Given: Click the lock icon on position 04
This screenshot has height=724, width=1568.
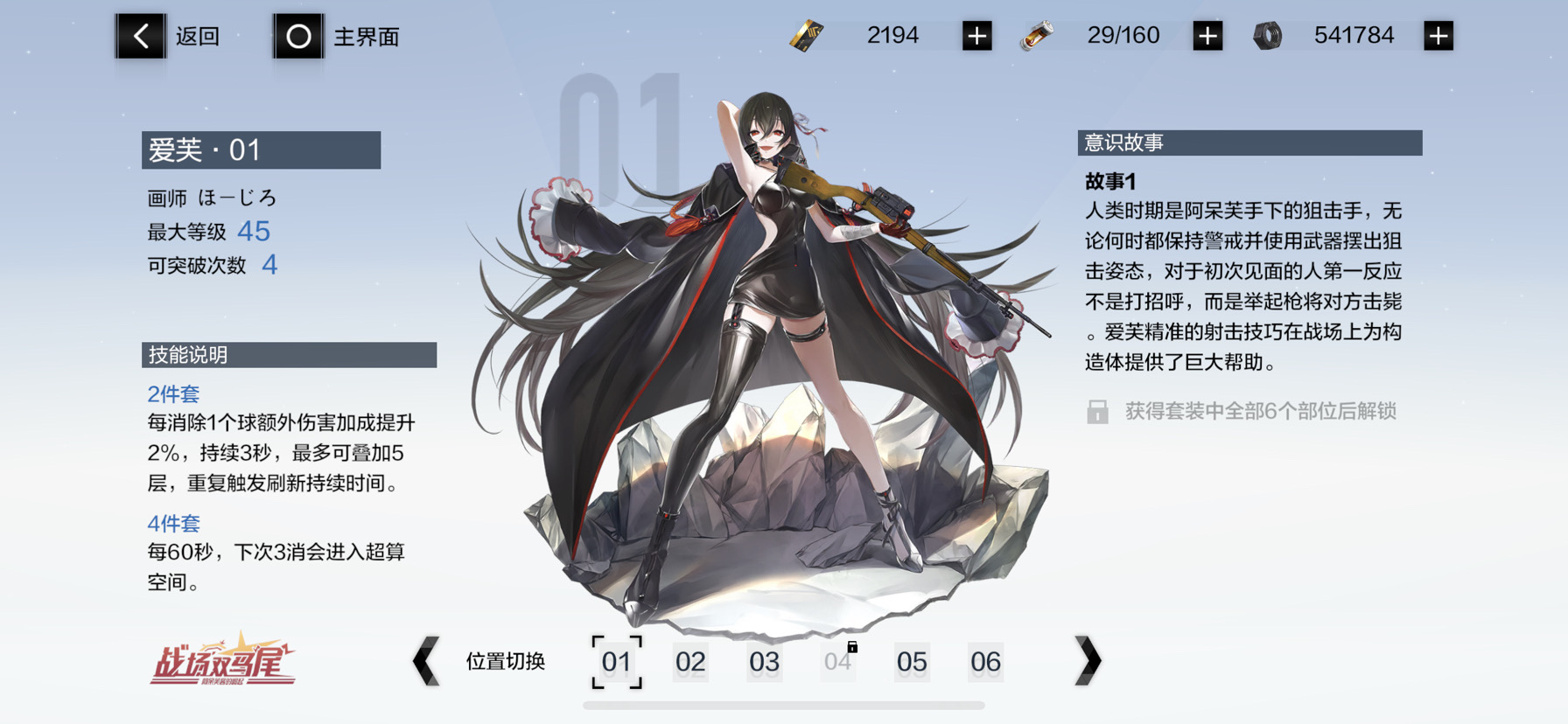Looking at the screenshot, I should [x=852, y=647].
